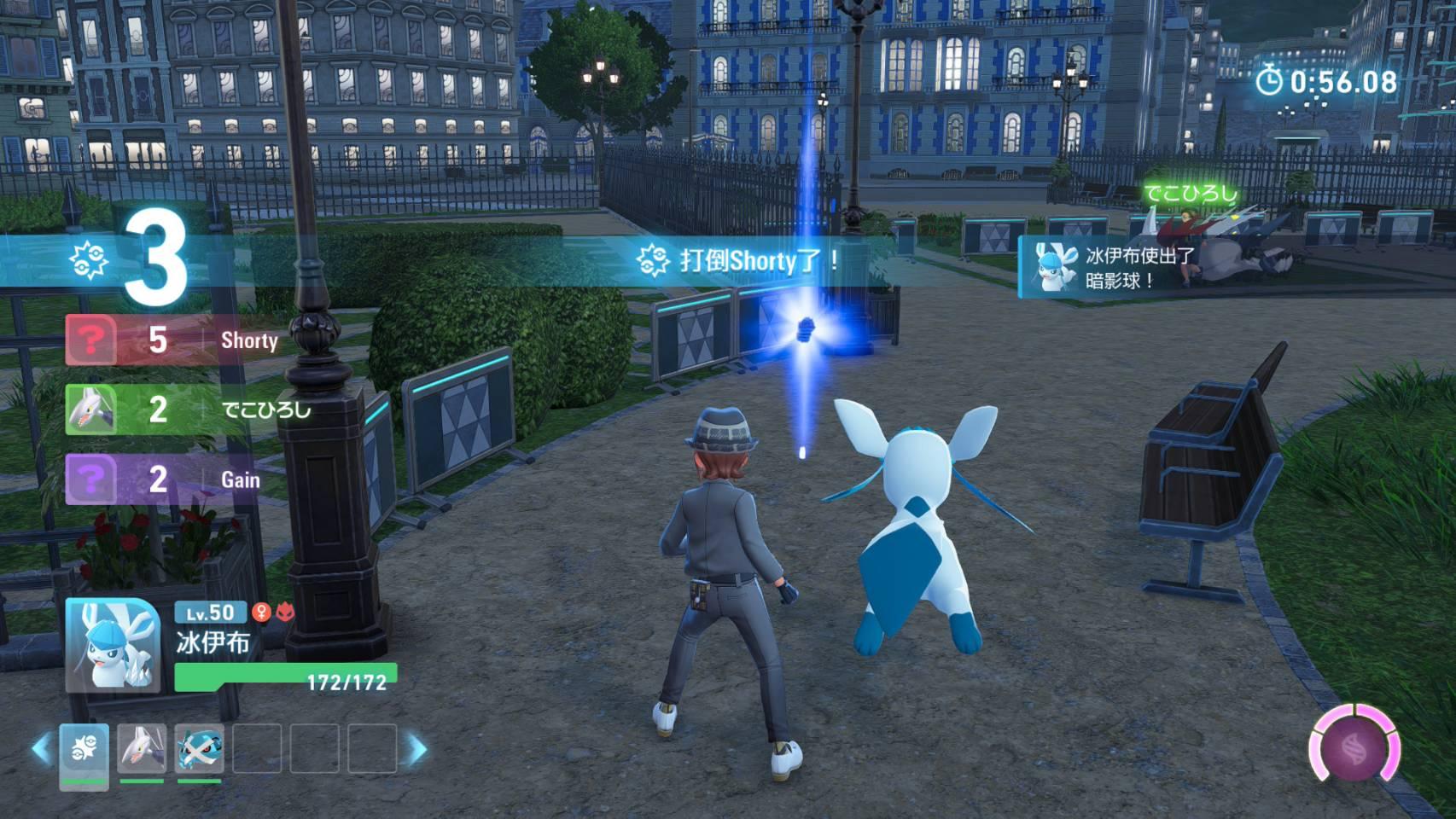Viewport: 1456px width, 819px height.
Task: Switch to Metagross in the party bar
Action: [x=200, y=750]
